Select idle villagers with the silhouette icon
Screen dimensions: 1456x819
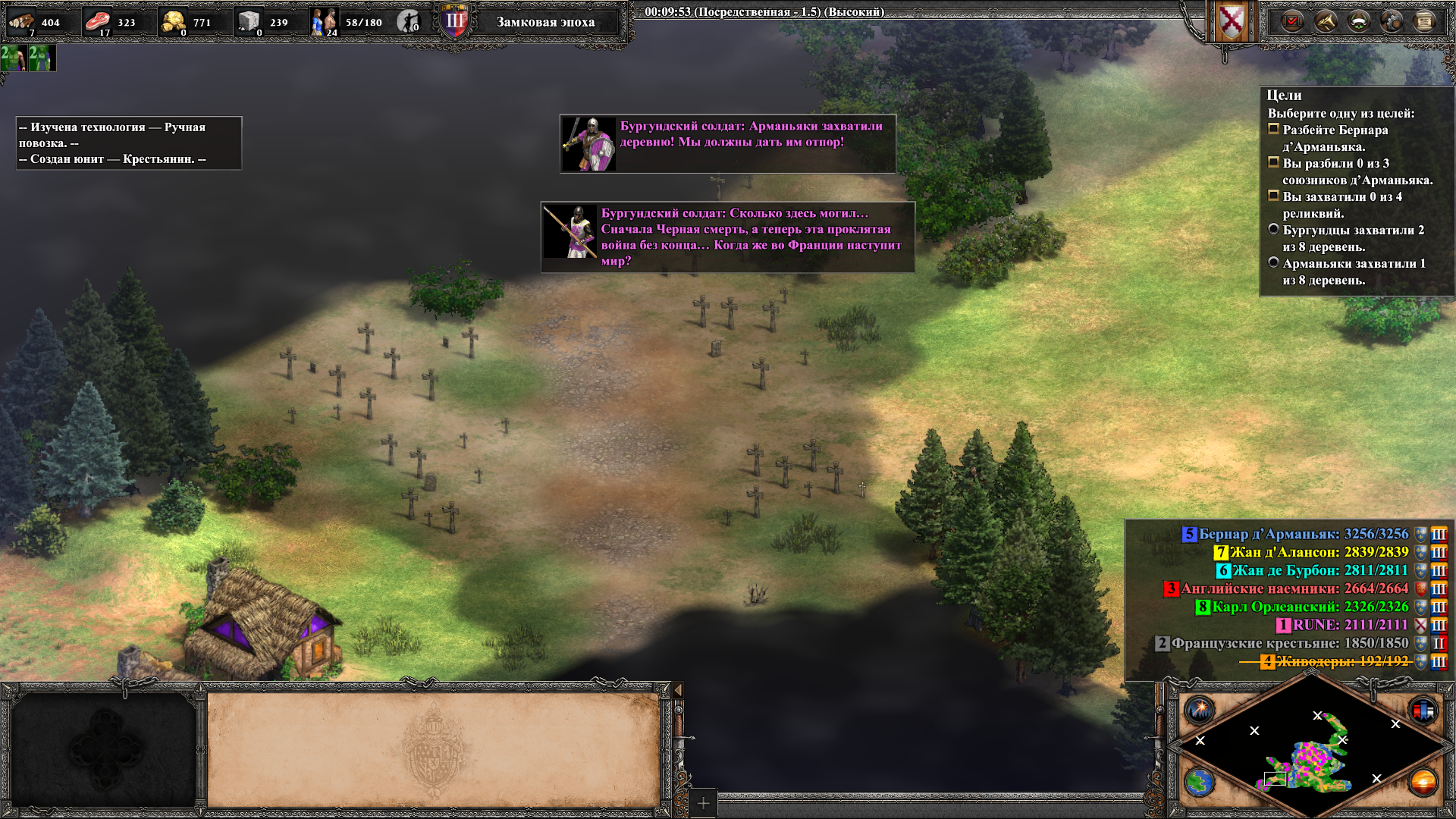409,22
